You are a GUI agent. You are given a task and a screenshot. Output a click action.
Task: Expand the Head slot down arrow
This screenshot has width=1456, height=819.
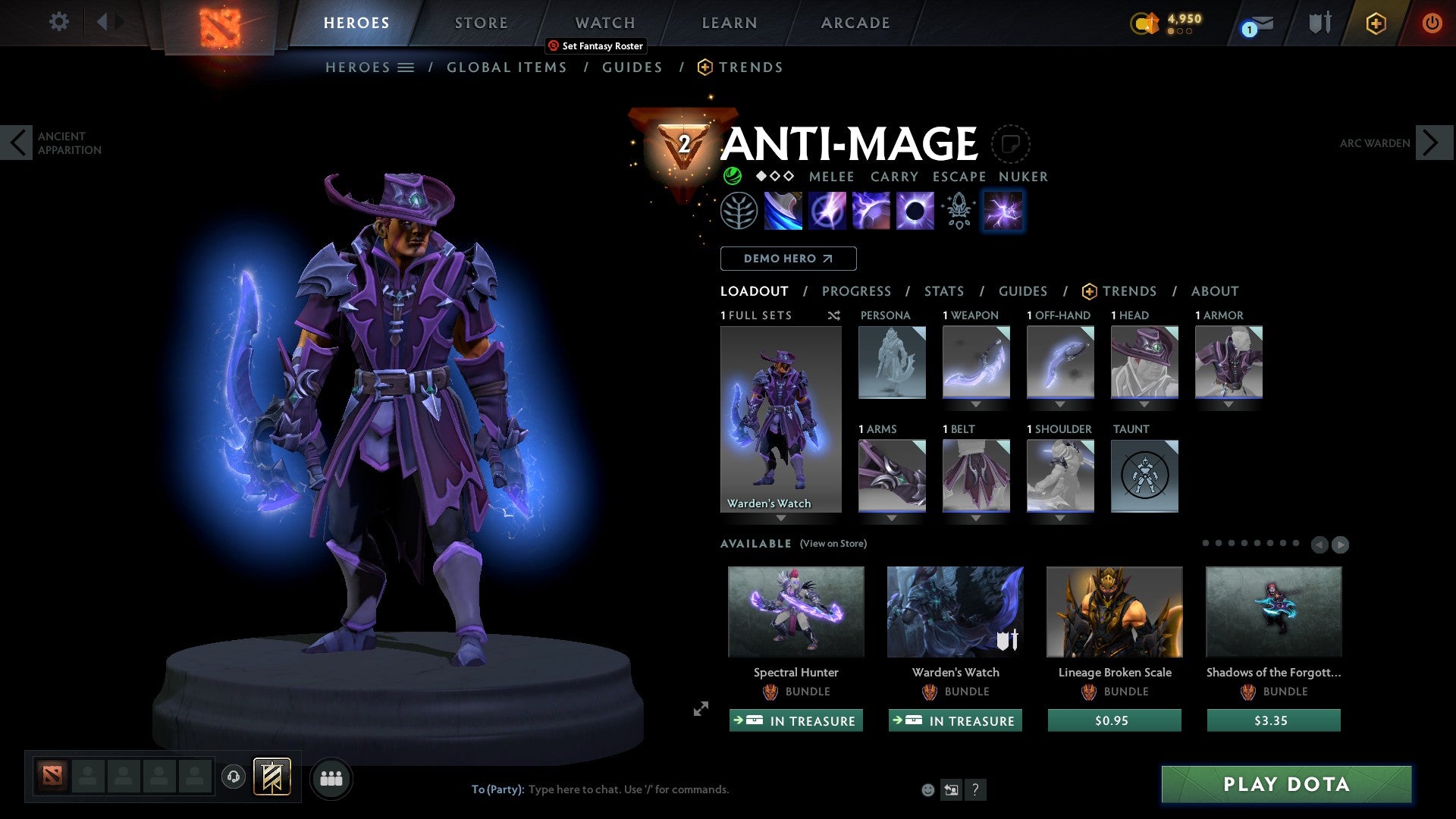click(x=1144, y=404)
